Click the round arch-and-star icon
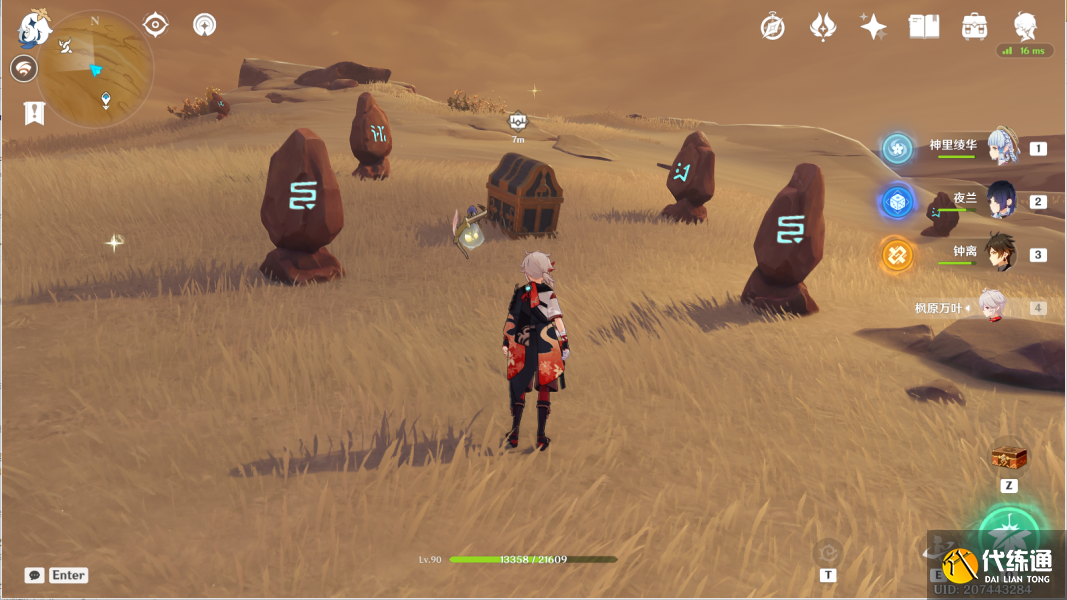This screenshot has width=1067, height=600. tap(205, 24)
